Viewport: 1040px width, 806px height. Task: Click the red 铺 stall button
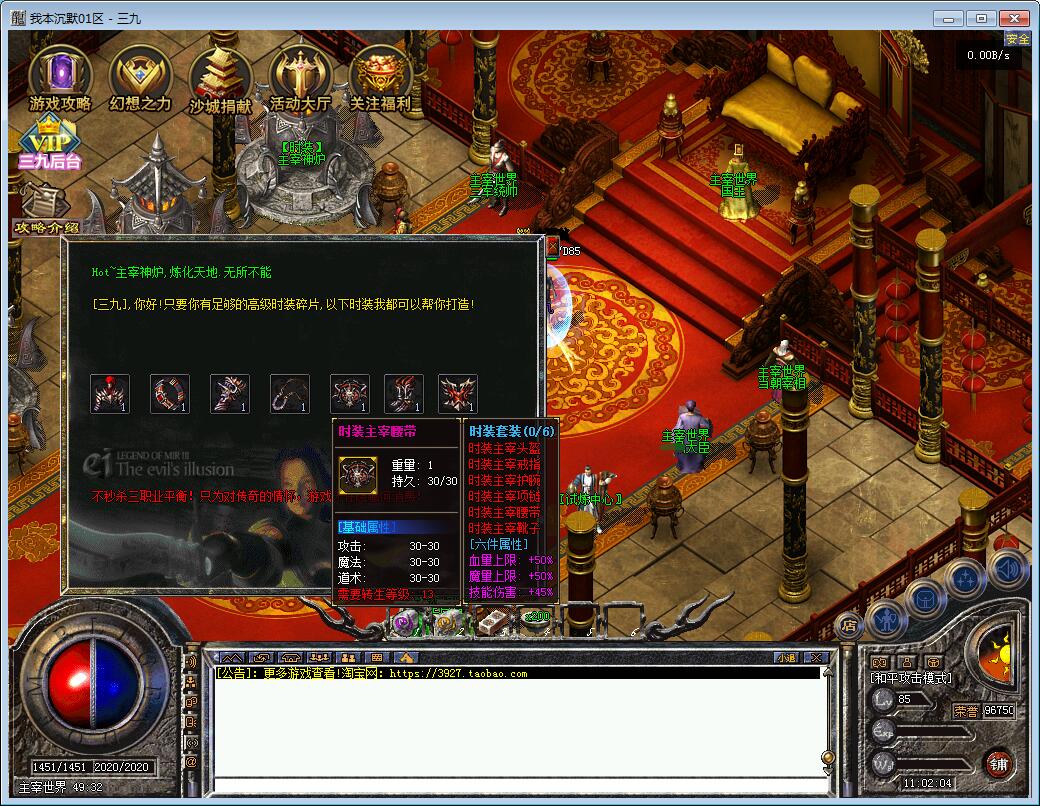[x=997, y=763]
